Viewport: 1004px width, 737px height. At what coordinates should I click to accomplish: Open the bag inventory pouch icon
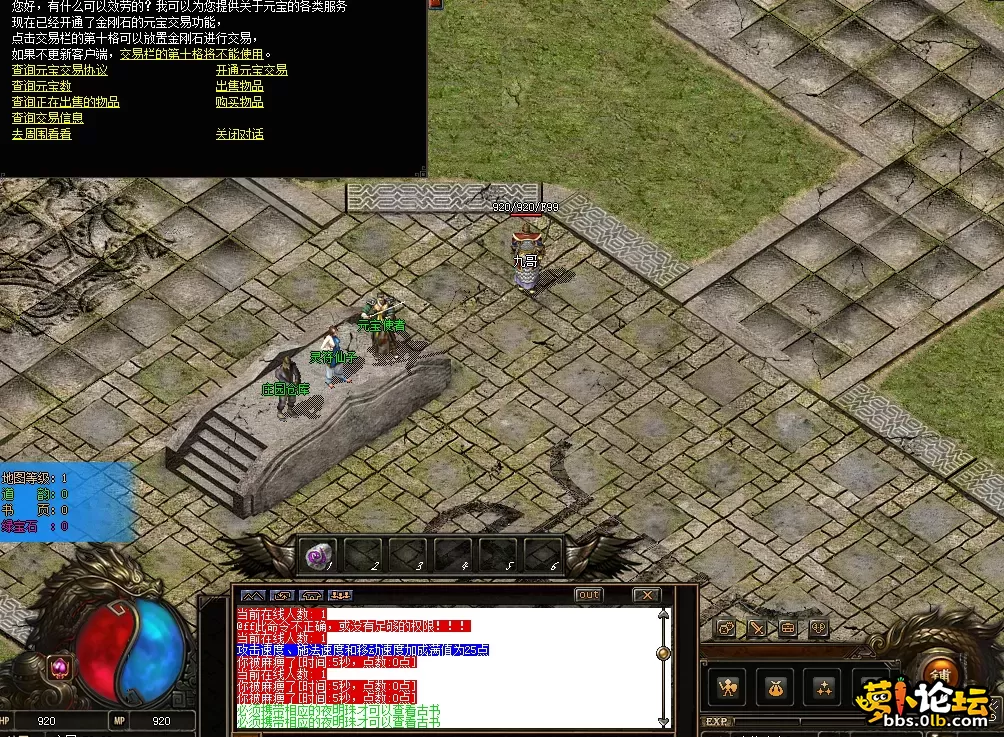click(775, 687)
